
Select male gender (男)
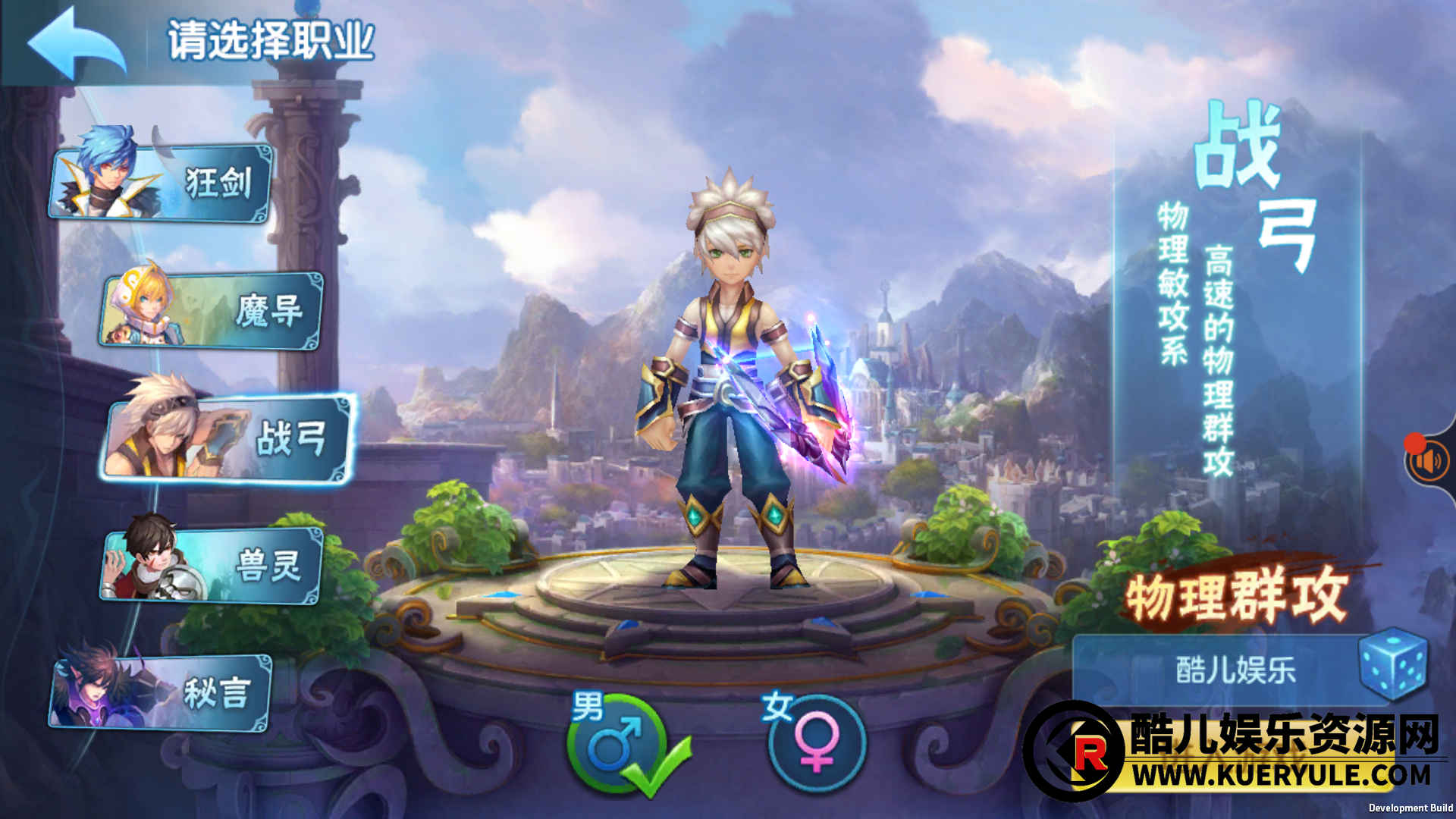click(616, 743)
